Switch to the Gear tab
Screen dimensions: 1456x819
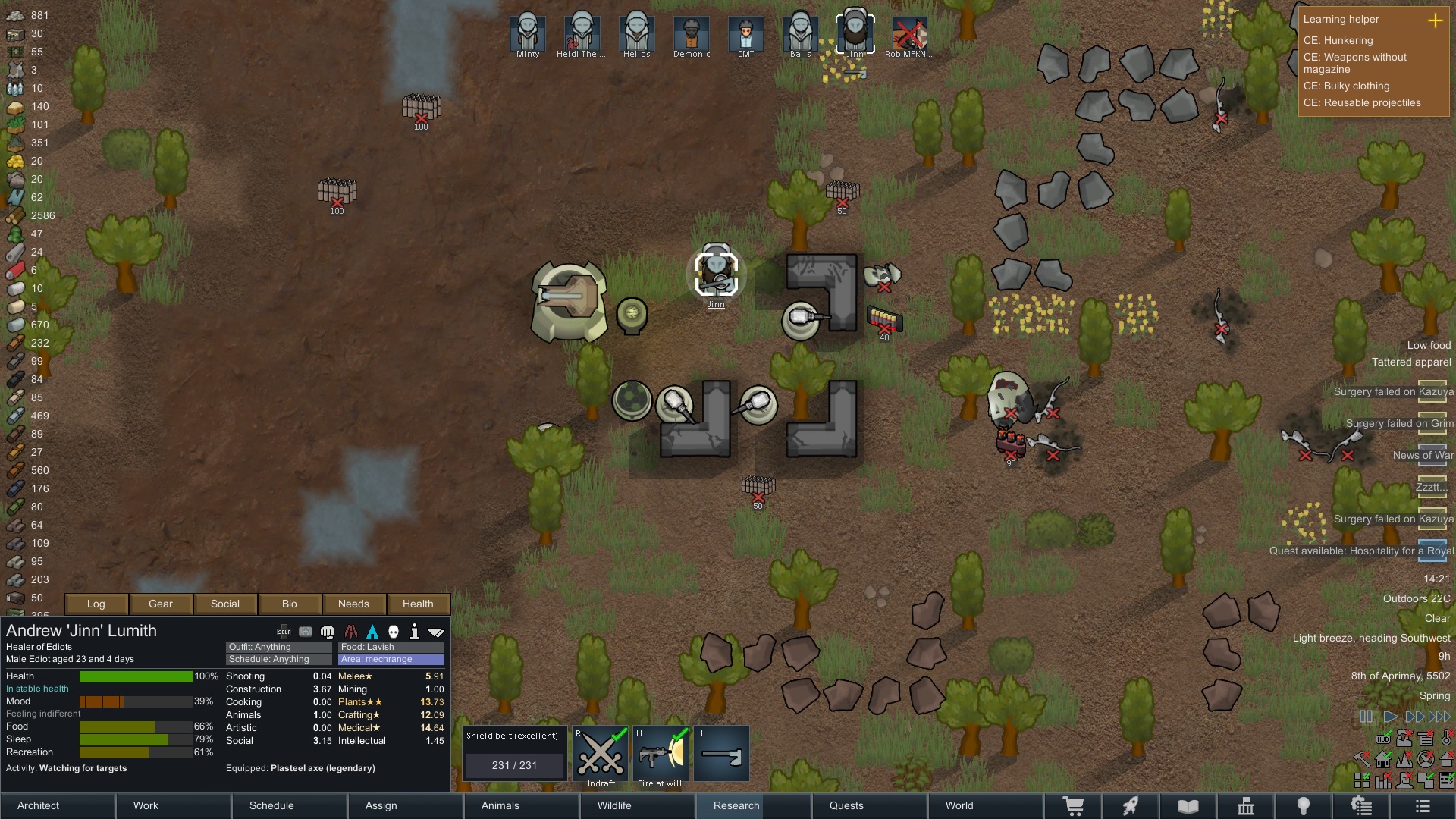tap(161, 604)
